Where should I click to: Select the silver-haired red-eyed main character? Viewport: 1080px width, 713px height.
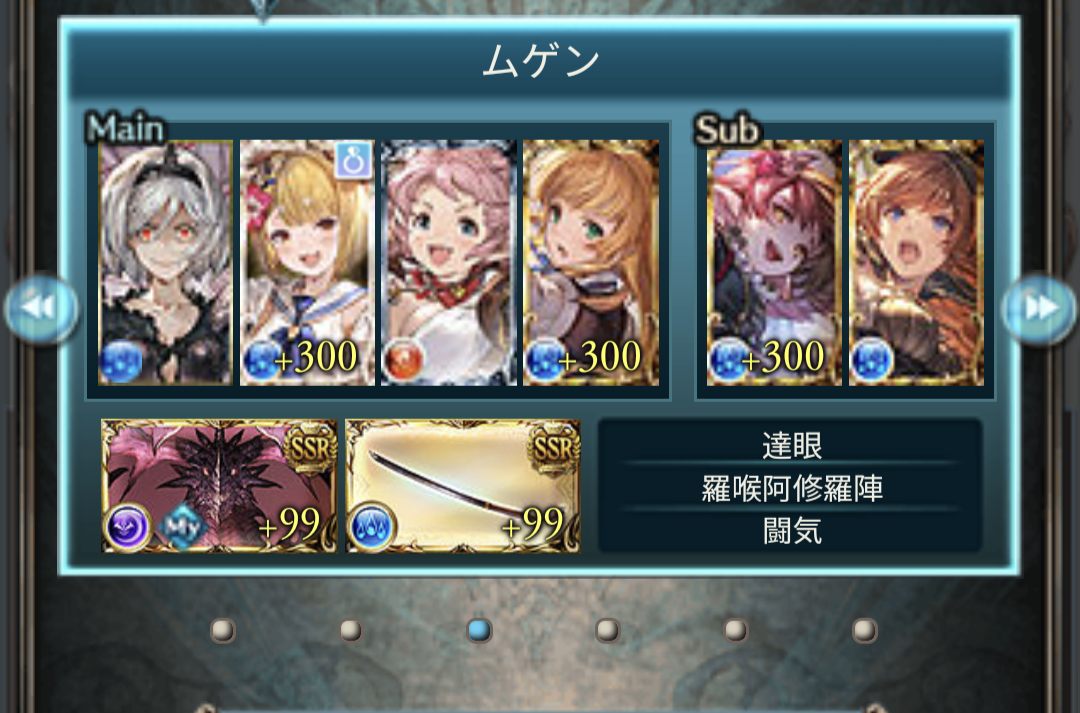click(166, 263)
